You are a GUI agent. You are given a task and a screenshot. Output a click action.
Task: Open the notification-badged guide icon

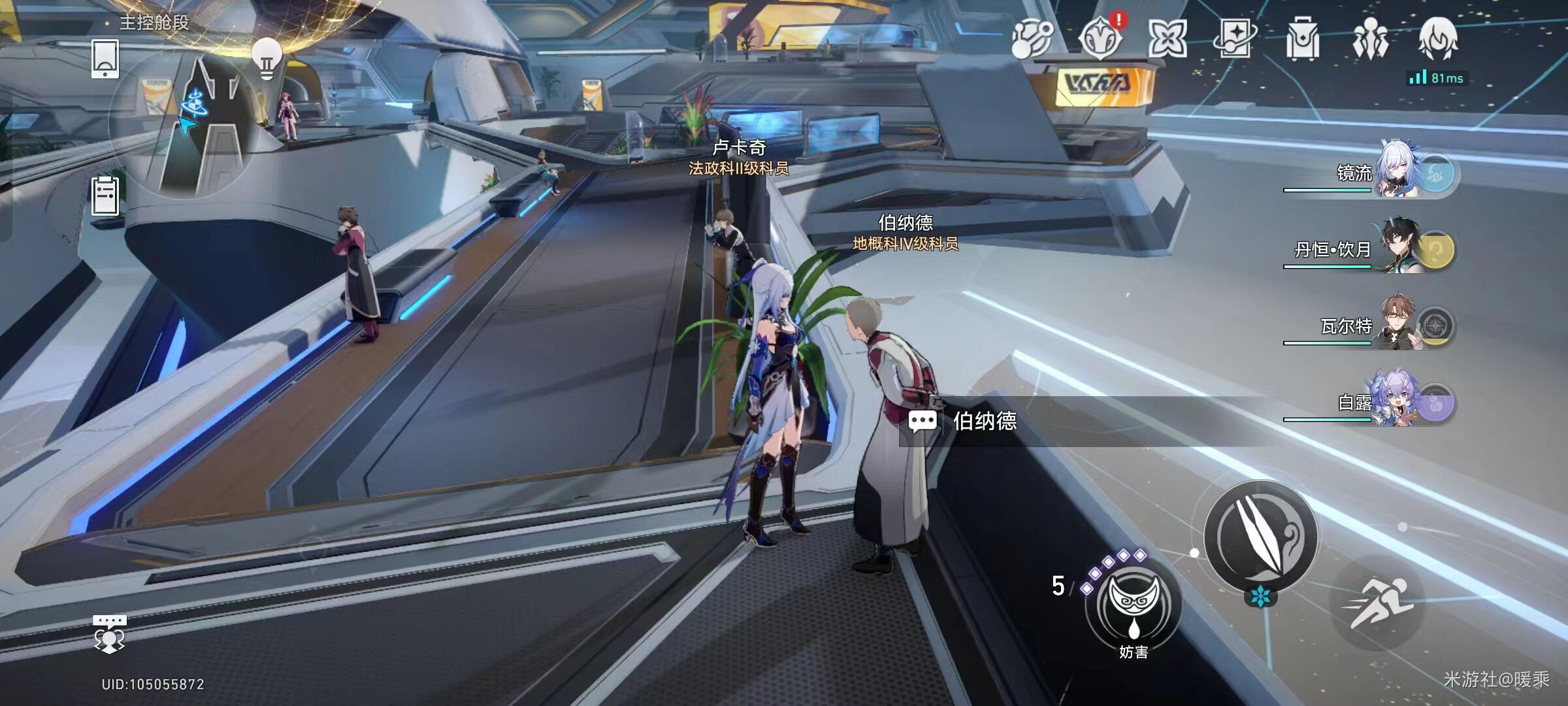pyautogui.click(x=1101, y=38)
